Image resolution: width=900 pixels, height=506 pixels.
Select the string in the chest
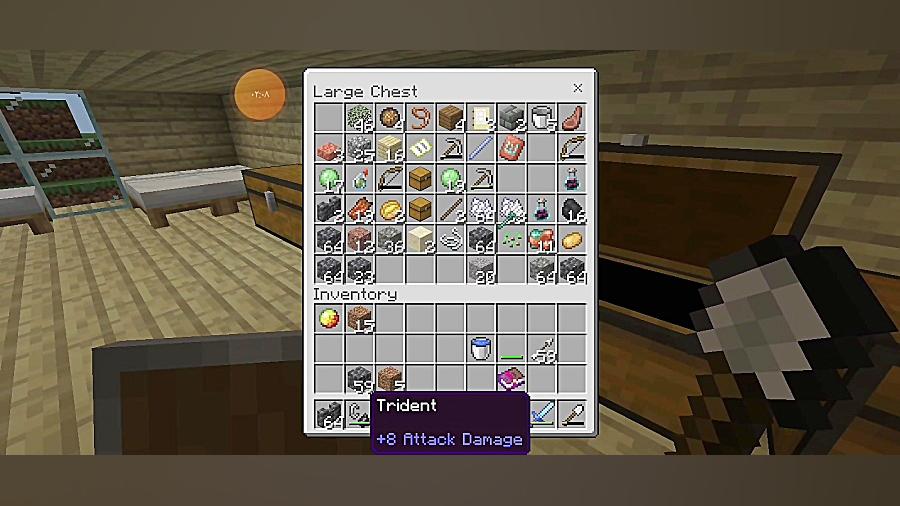(x=450, y=241)
